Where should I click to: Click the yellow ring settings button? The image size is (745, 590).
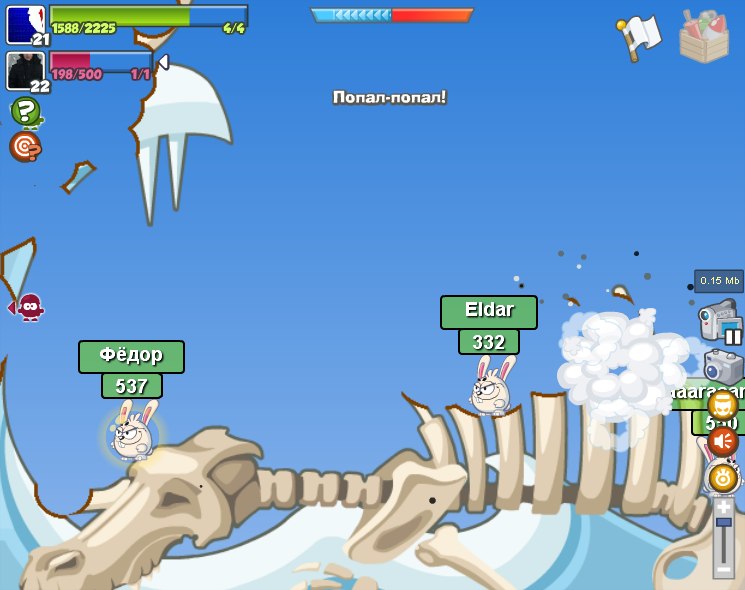pos(722,477)
